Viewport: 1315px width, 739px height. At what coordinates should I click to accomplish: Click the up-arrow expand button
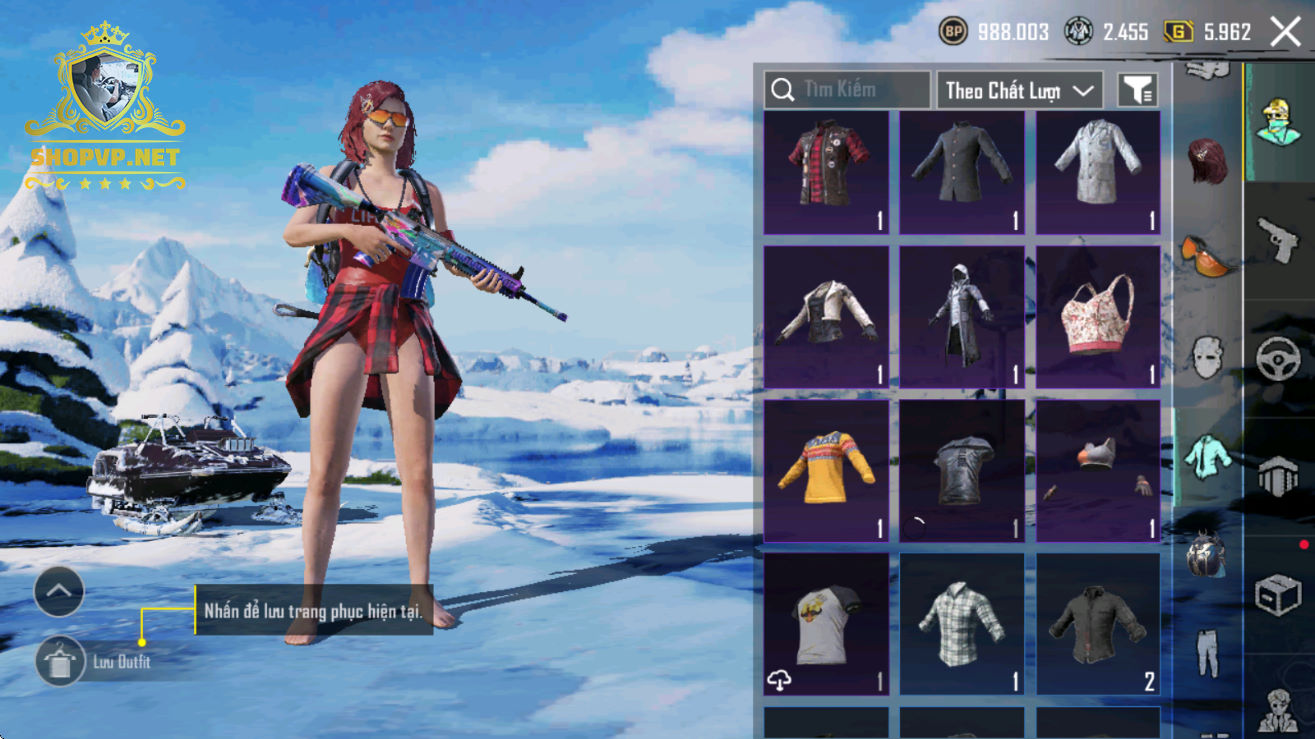pos(59,592)
